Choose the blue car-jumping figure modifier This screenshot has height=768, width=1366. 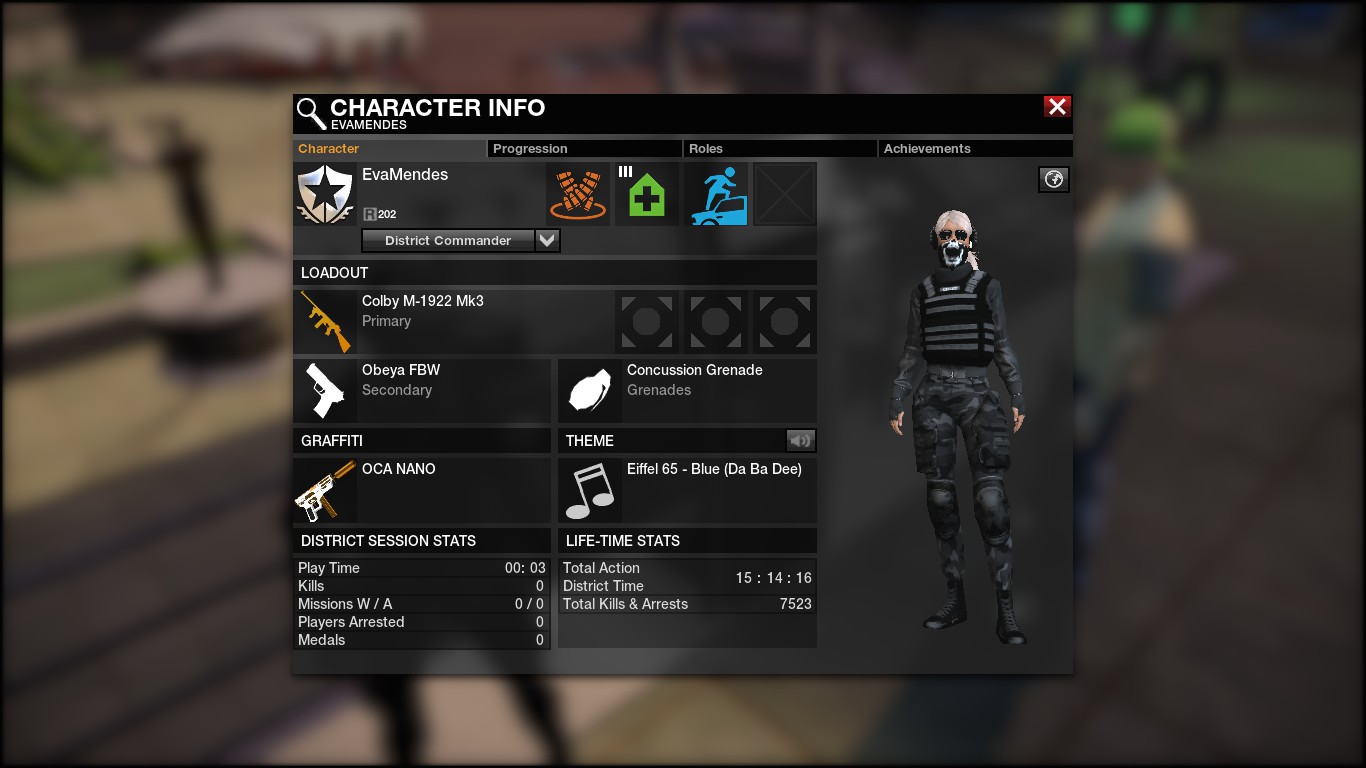[x=716, y=194]
